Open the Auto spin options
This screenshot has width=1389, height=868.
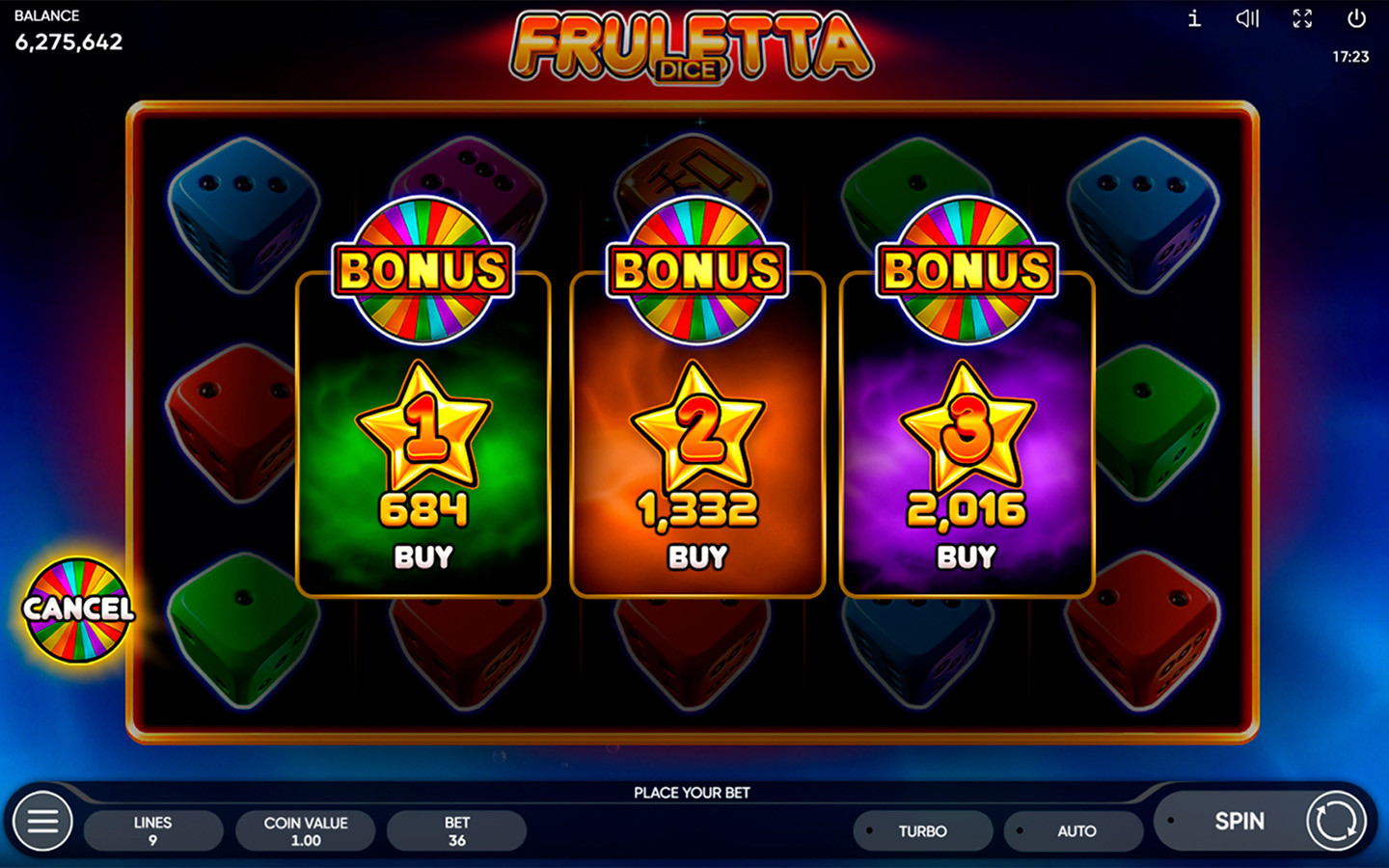(x=1076, y=831)
